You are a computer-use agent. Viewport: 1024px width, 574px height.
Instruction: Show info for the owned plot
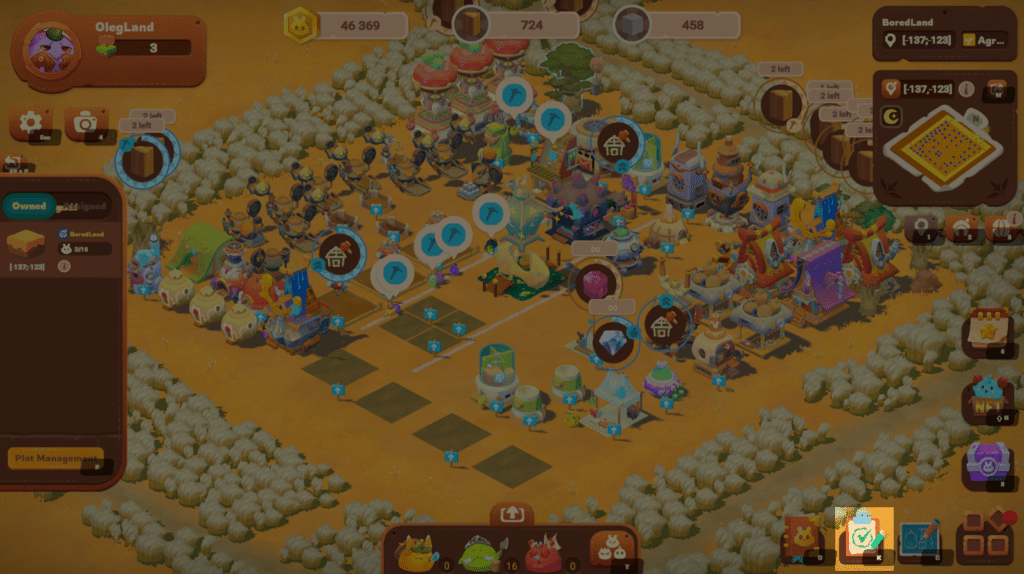(64, 266)
